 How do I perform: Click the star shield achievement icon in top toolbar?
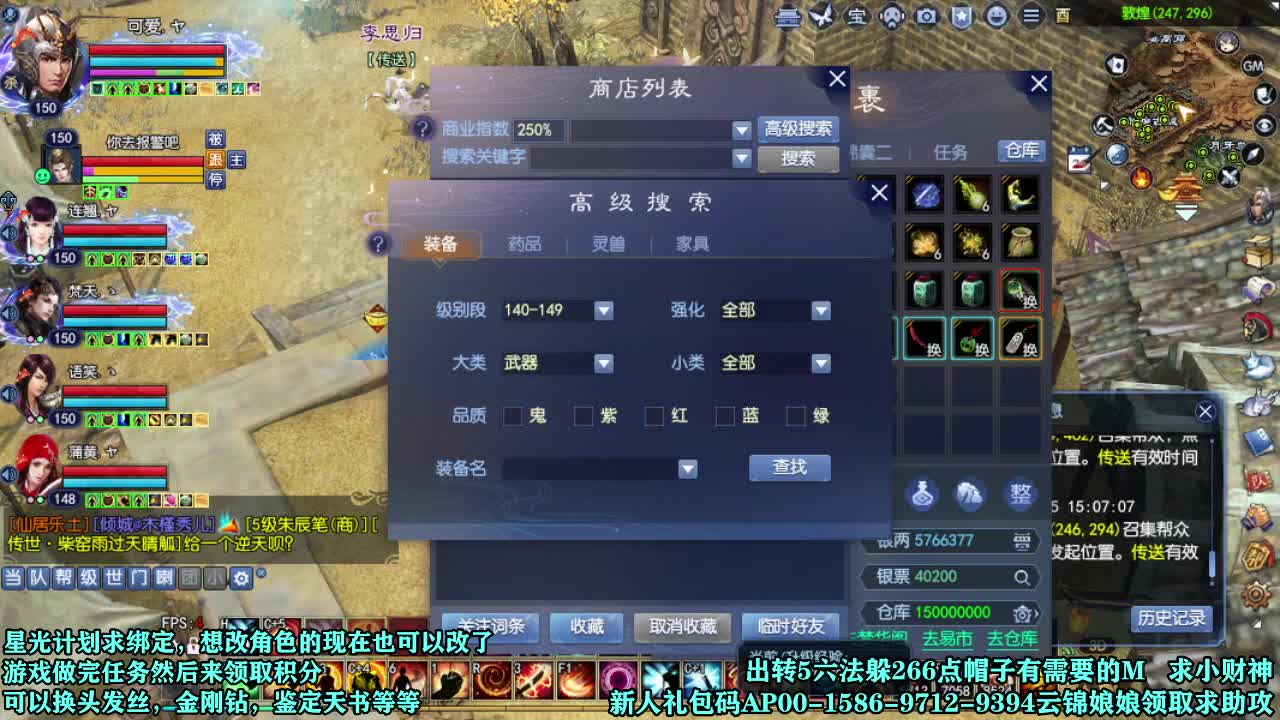coord(962,18)
